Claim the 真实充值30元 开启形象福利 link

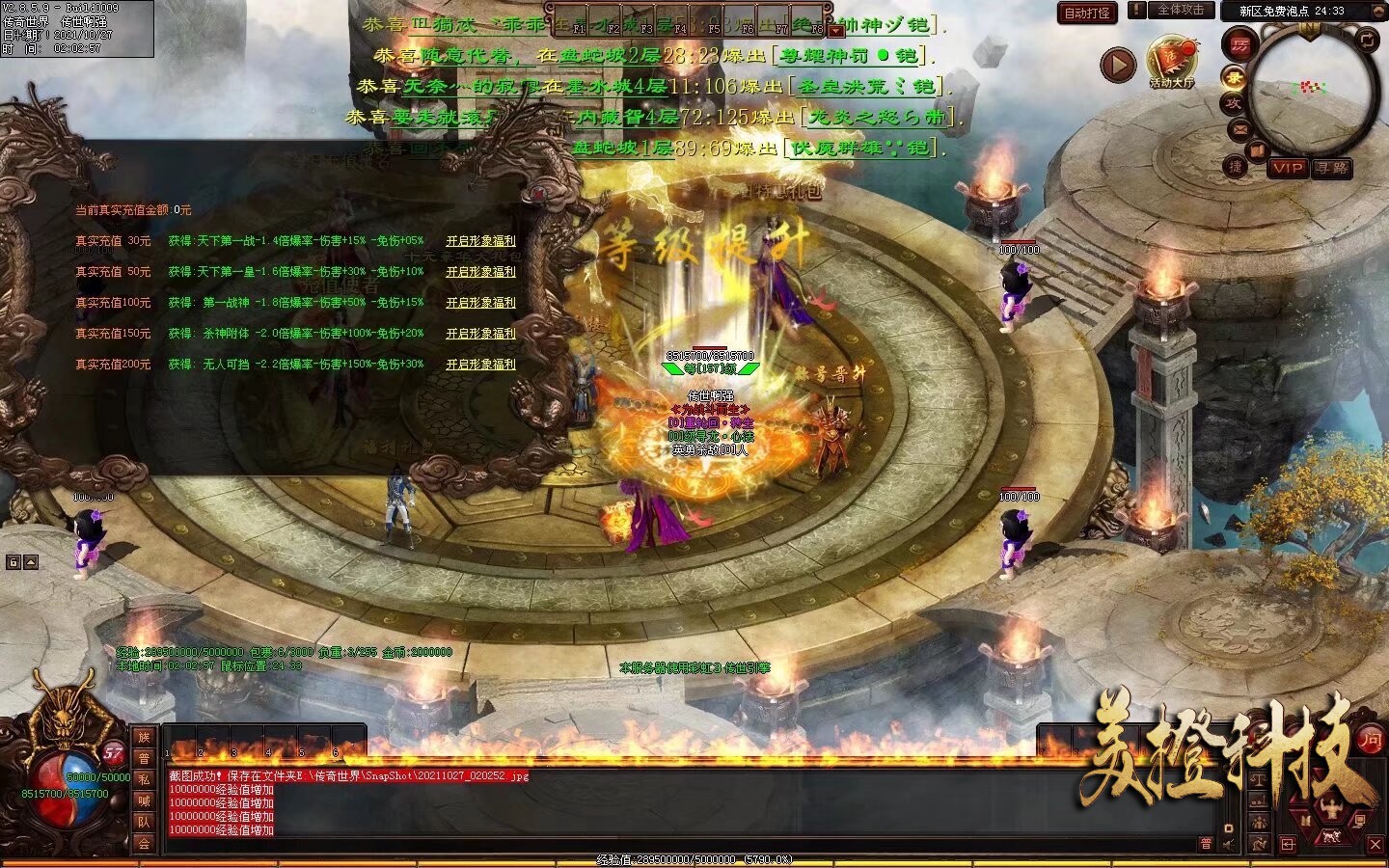pyautogui.click(x=480, y=241)
